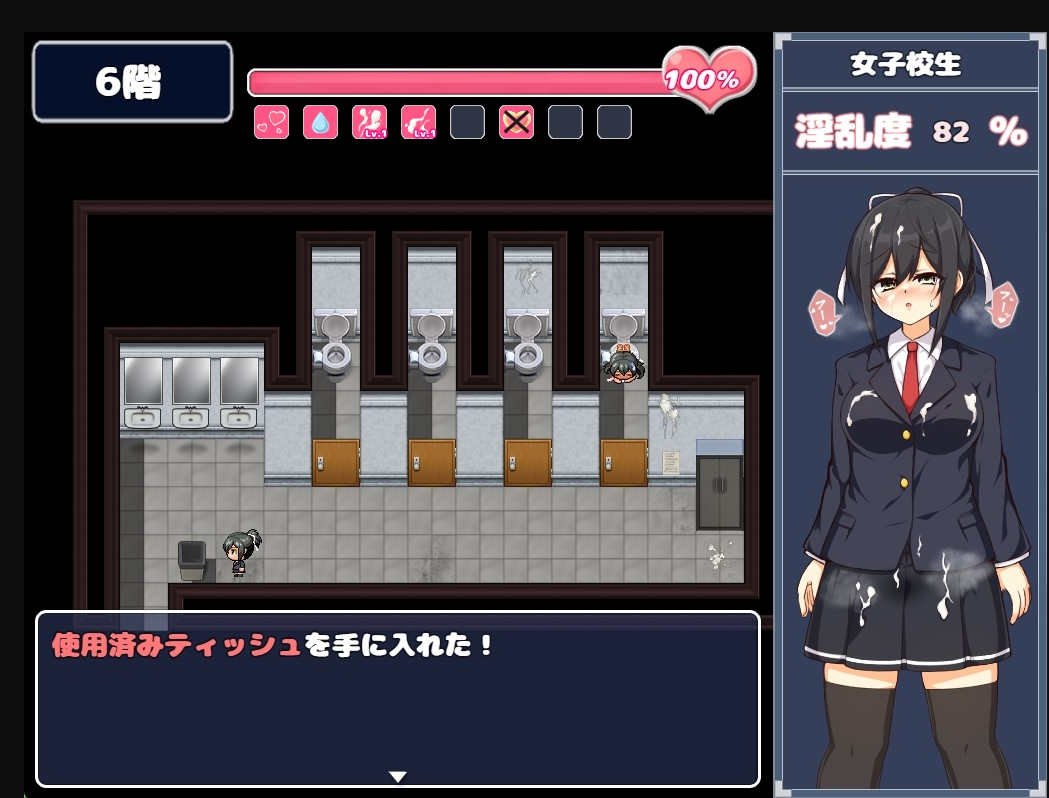Viewport: 1049px width, 798px height.
Task: Select the pink hearts status icon
Action: 271,122
